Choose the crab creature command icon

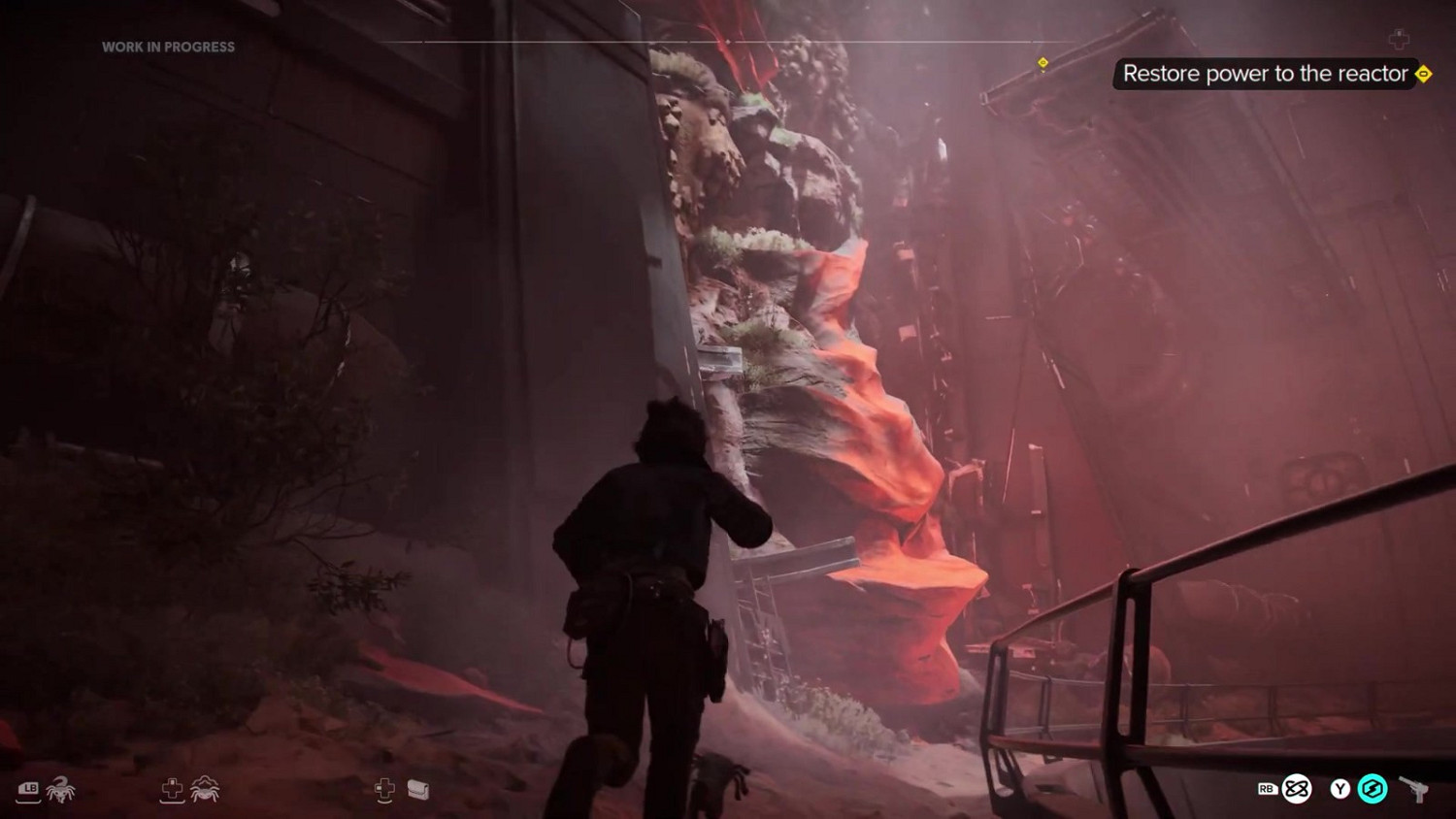(x=205, y=789)
